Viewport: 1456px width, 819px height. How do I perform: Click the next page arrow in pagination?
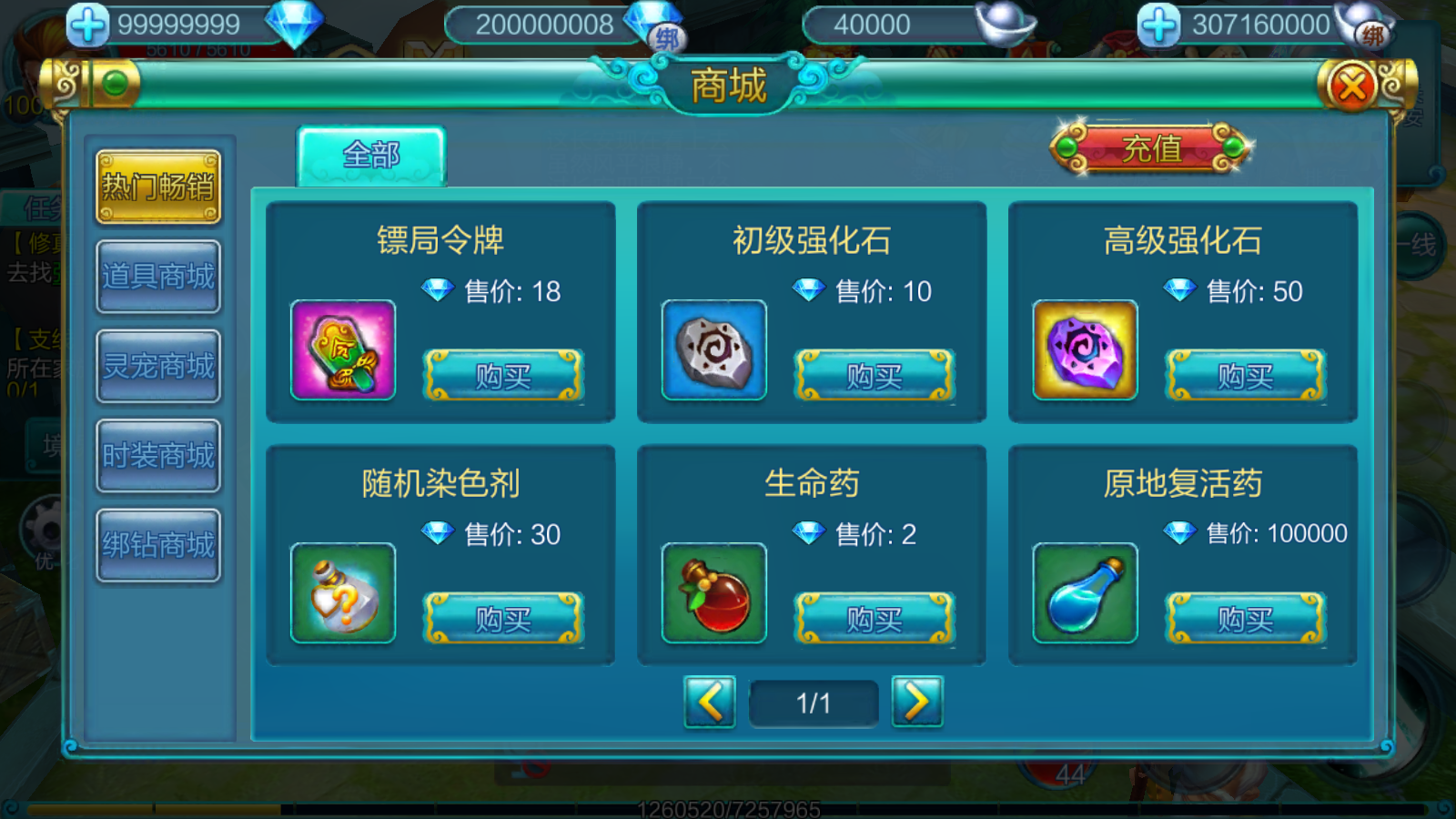(x=917, y=702)
